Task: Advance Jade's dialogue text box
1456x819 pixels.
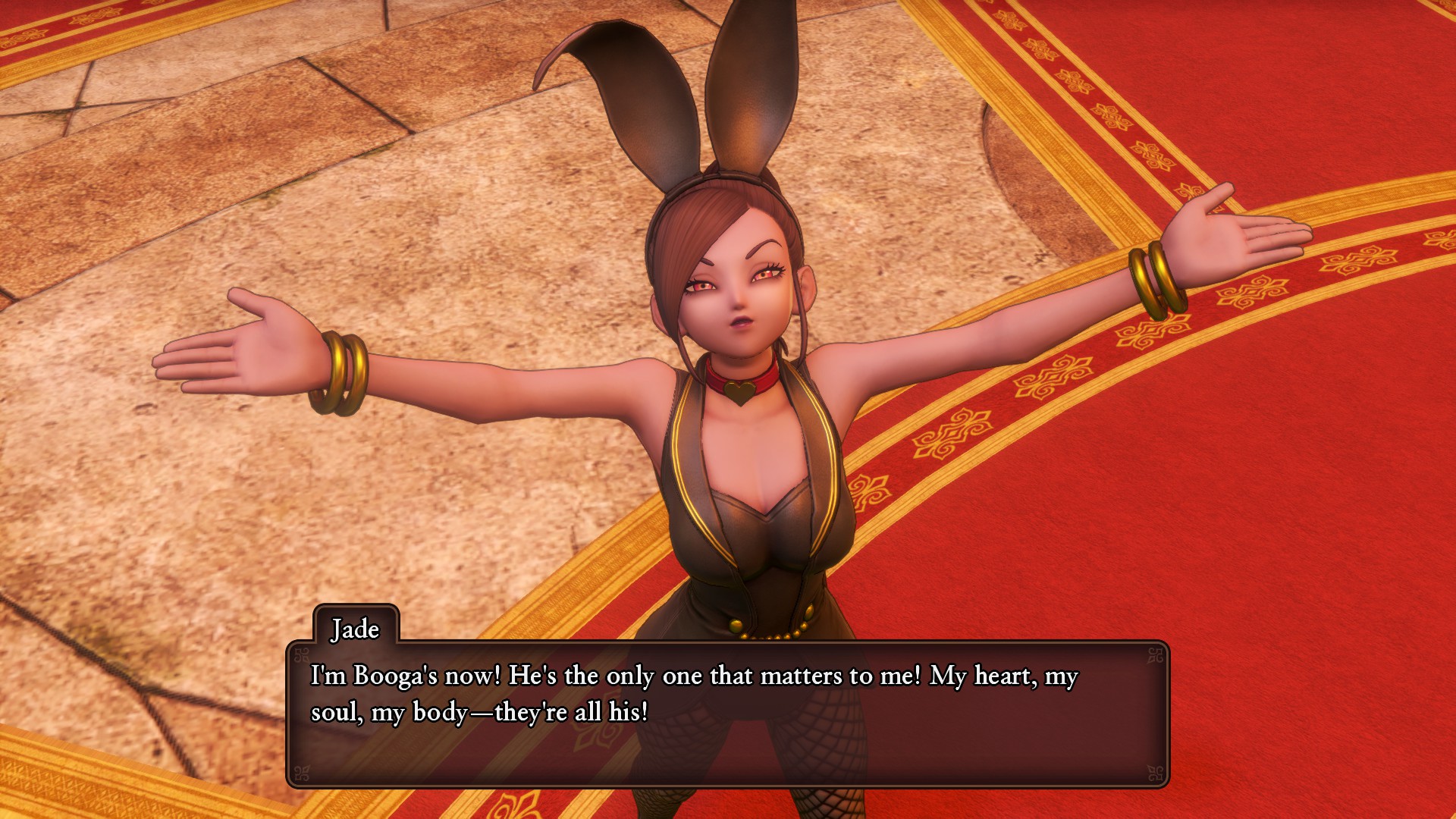Action: click(726, 713)
